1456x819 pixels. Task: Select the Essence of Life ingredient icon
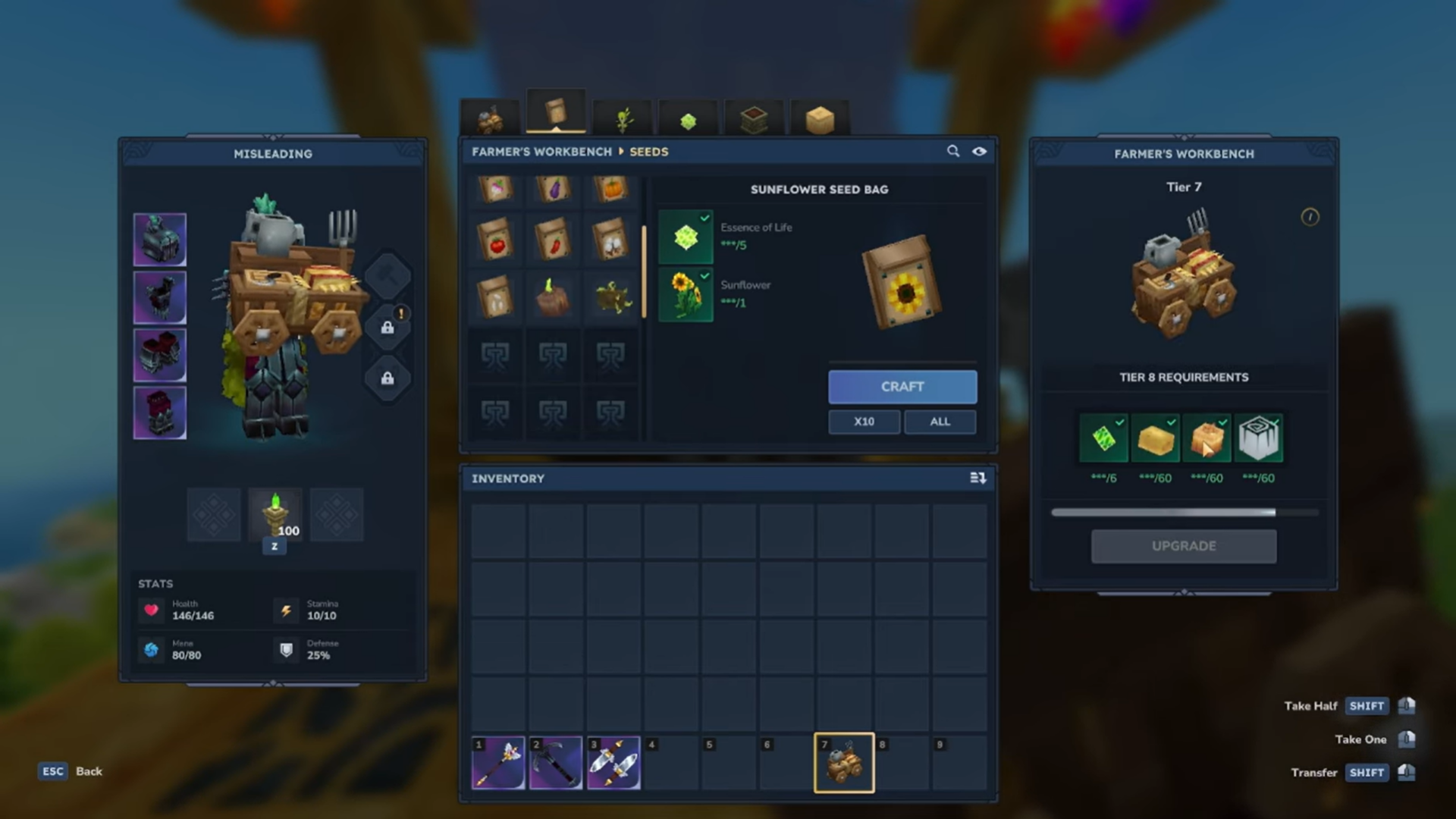[x=685, y=238]
